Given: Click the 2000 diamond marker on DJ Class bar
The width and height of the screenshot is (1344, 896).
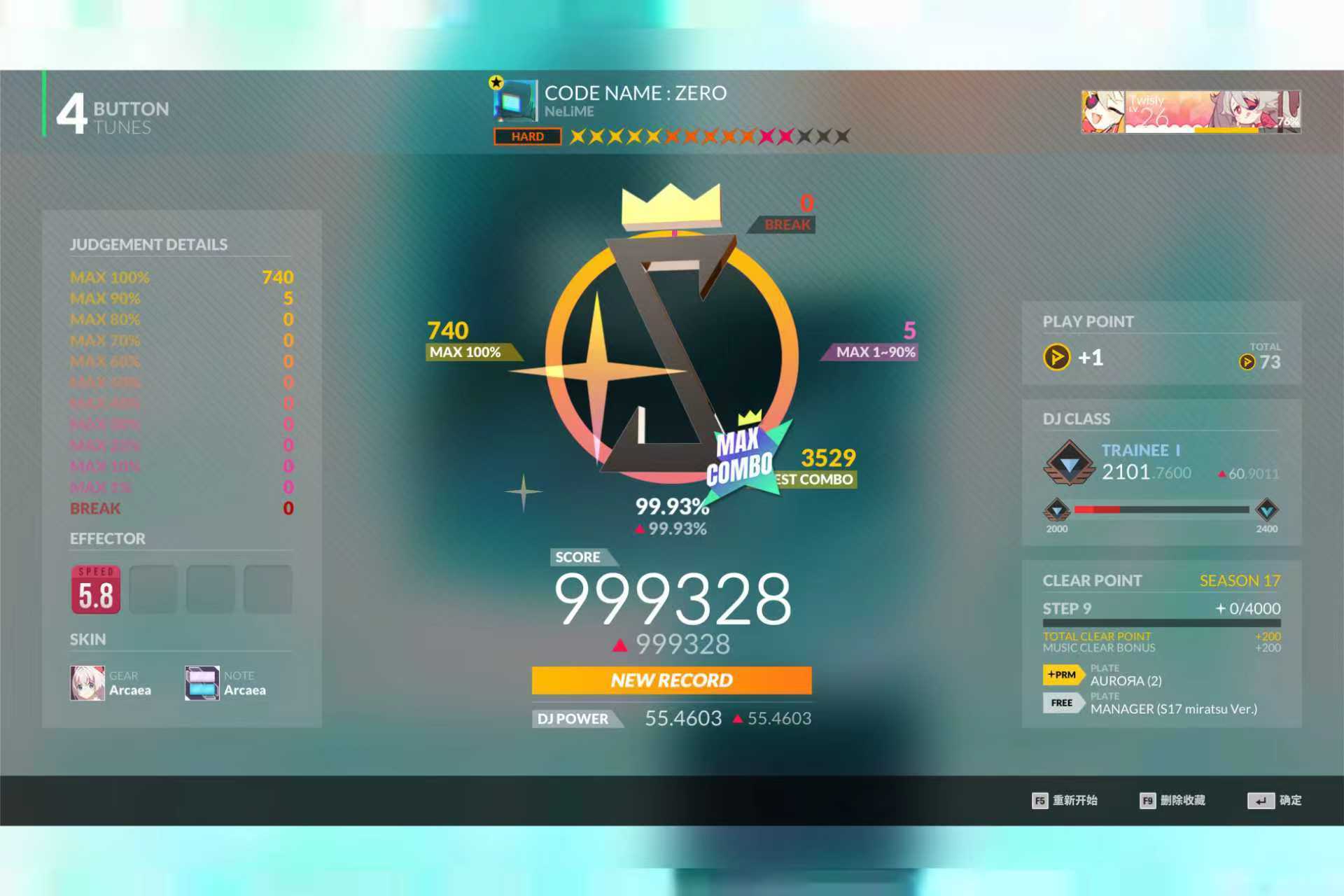Looking at the screenshot, I should (1056, 510).
